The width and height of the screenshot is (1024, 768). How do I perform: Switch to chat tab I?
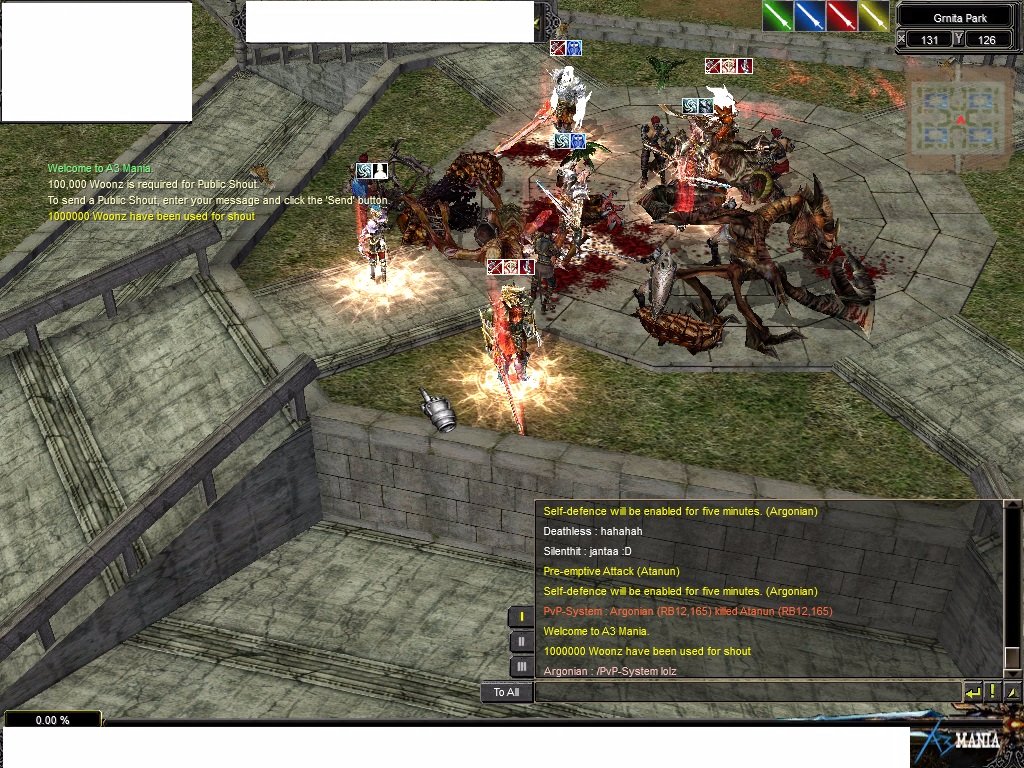click(521, 617)
